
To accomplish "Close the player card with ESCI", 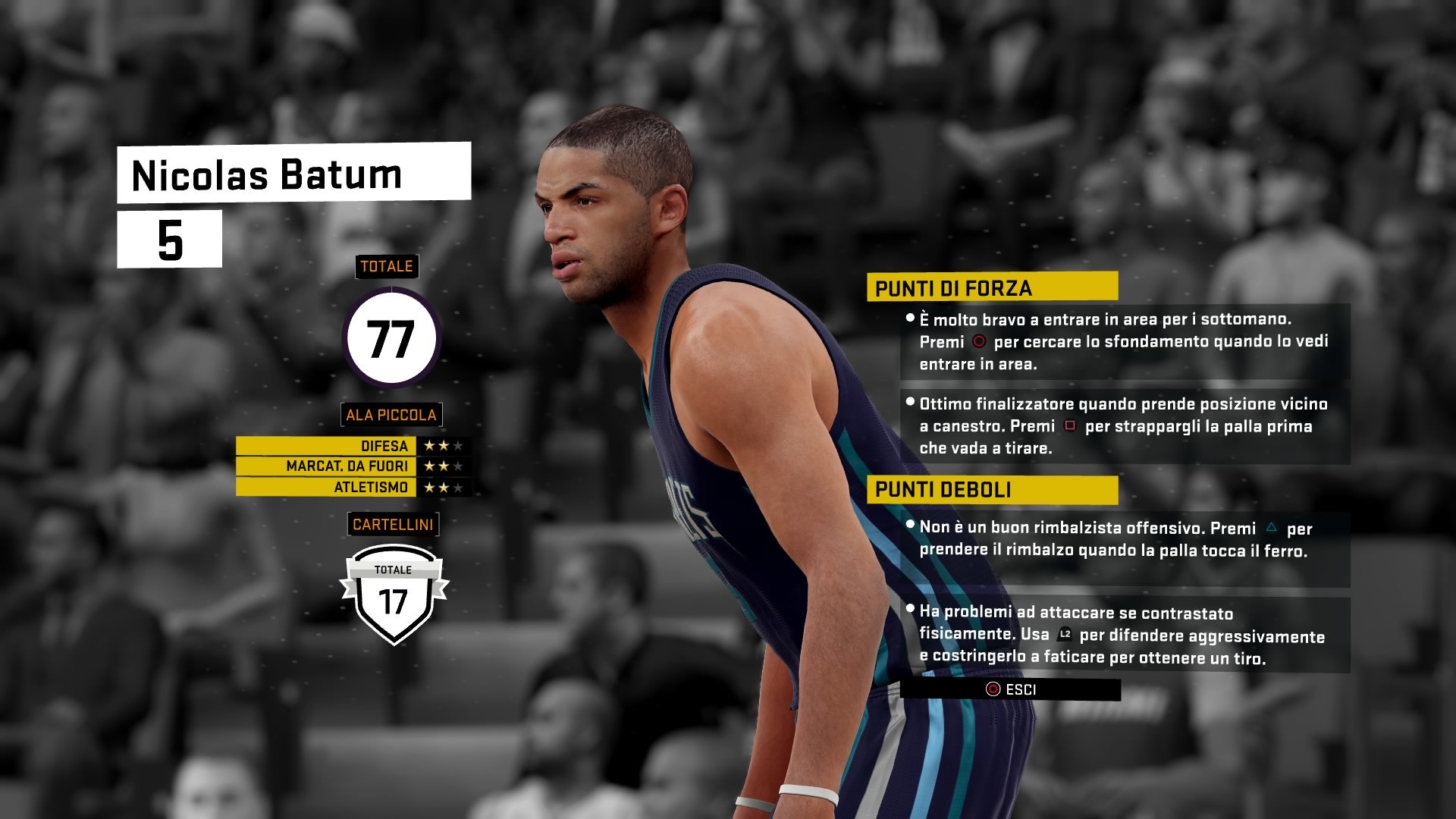I will [x=1010, y=689].
